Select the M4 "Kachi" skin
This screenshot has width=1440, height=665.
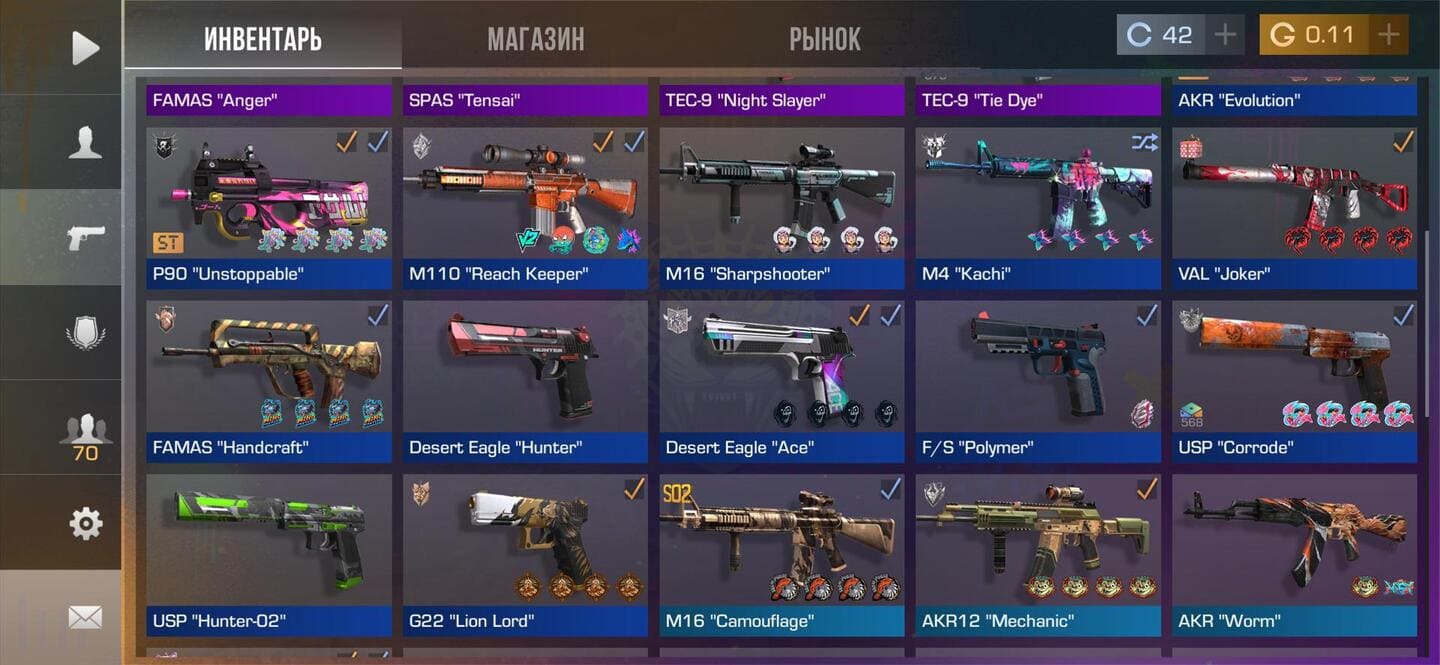[1038, 207]
